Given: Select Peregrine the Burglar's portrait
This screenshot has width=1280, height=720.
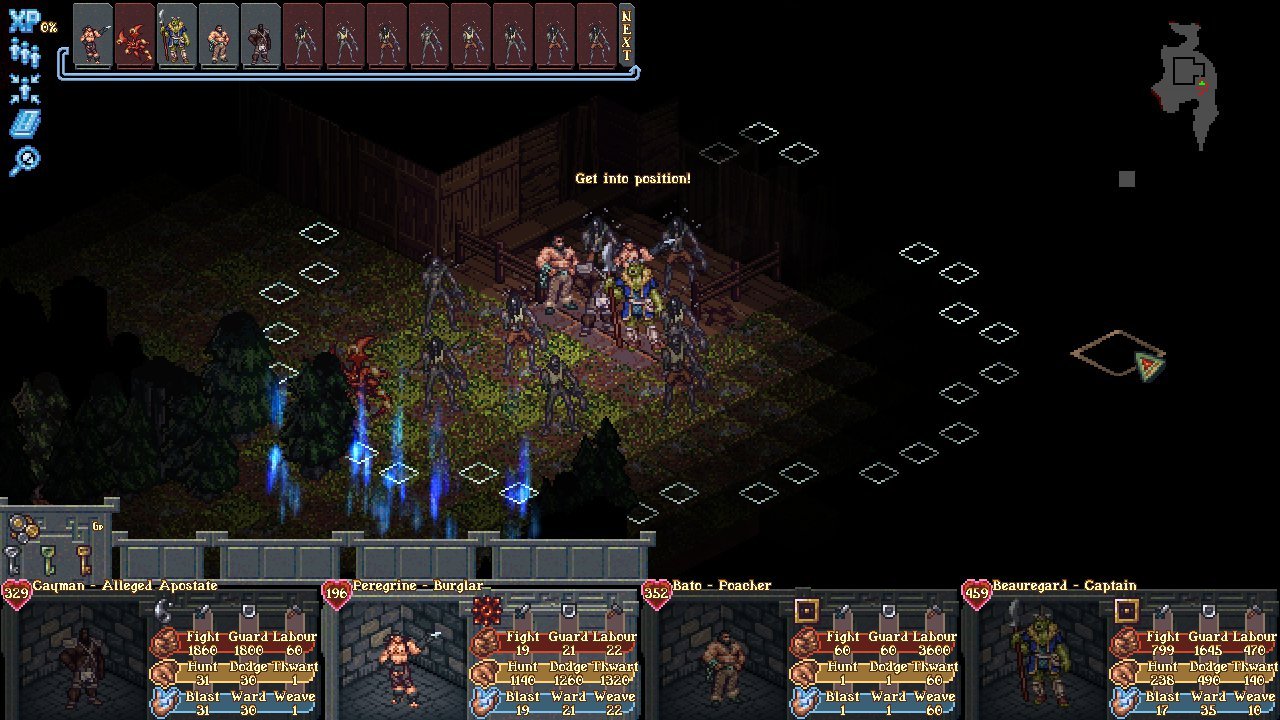Looking at the screenshot, I should pos(404,662).
